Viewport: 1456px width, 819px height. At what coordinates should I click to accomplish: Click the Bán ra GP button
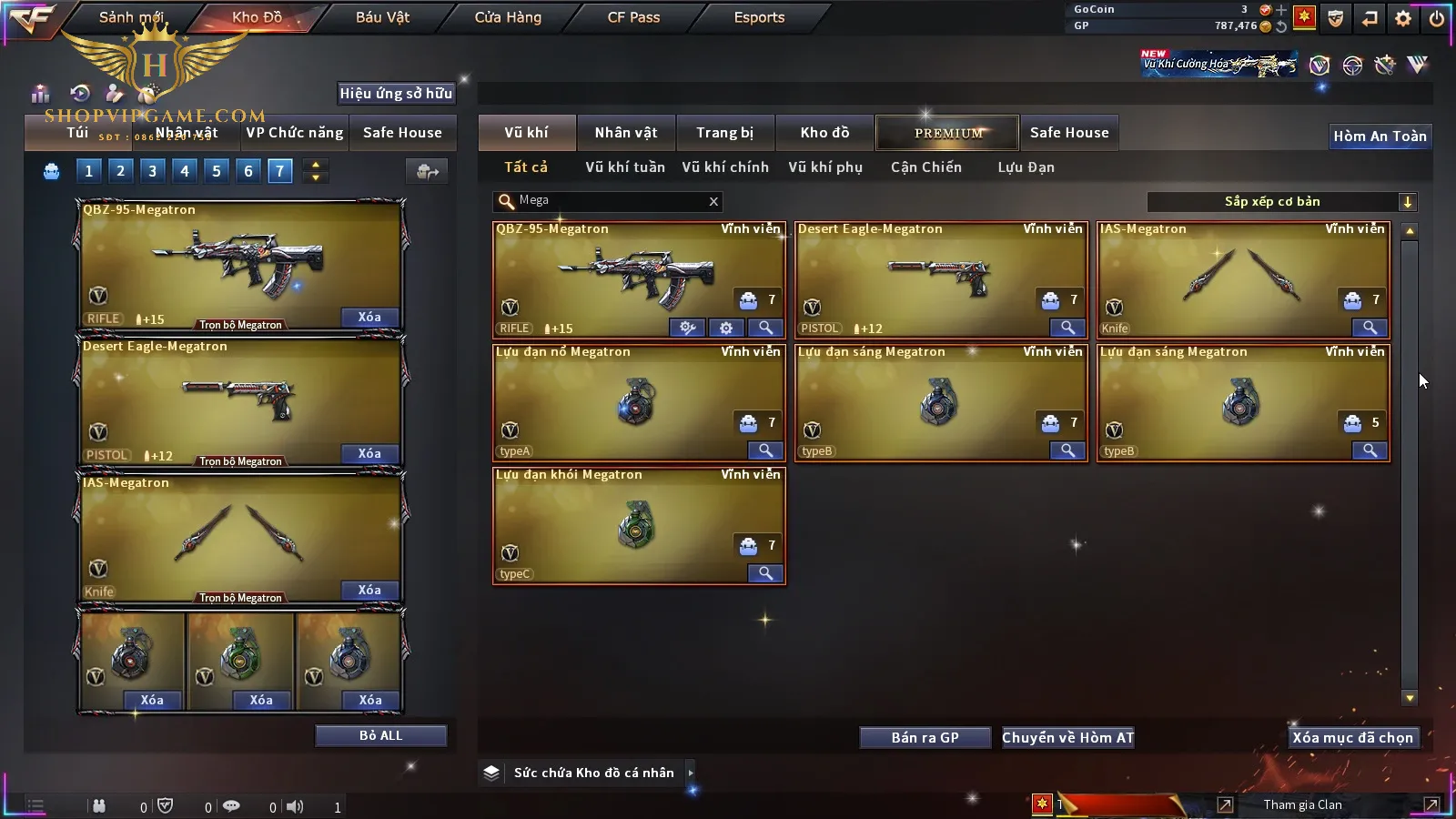coord(925,738)
